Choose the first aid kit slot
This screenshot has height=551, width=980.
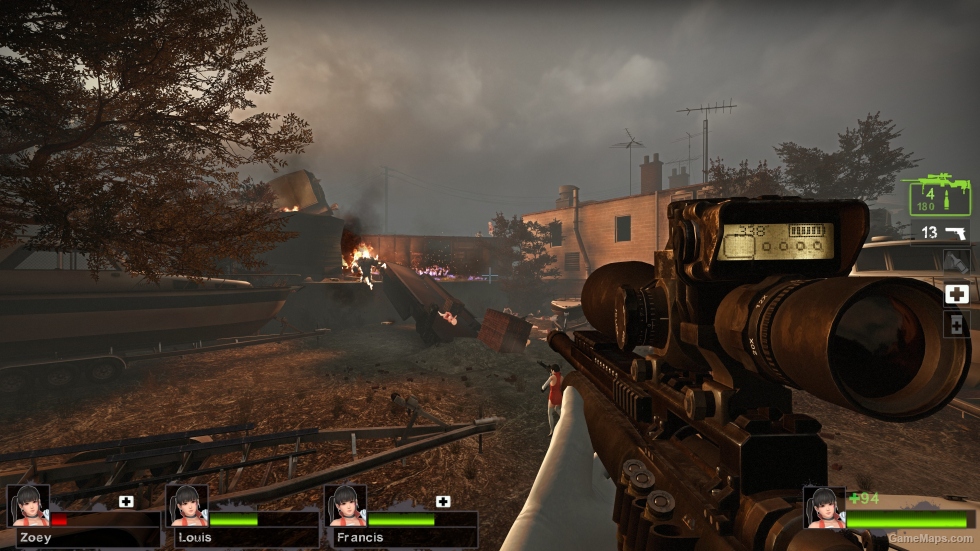click(956, 294)
